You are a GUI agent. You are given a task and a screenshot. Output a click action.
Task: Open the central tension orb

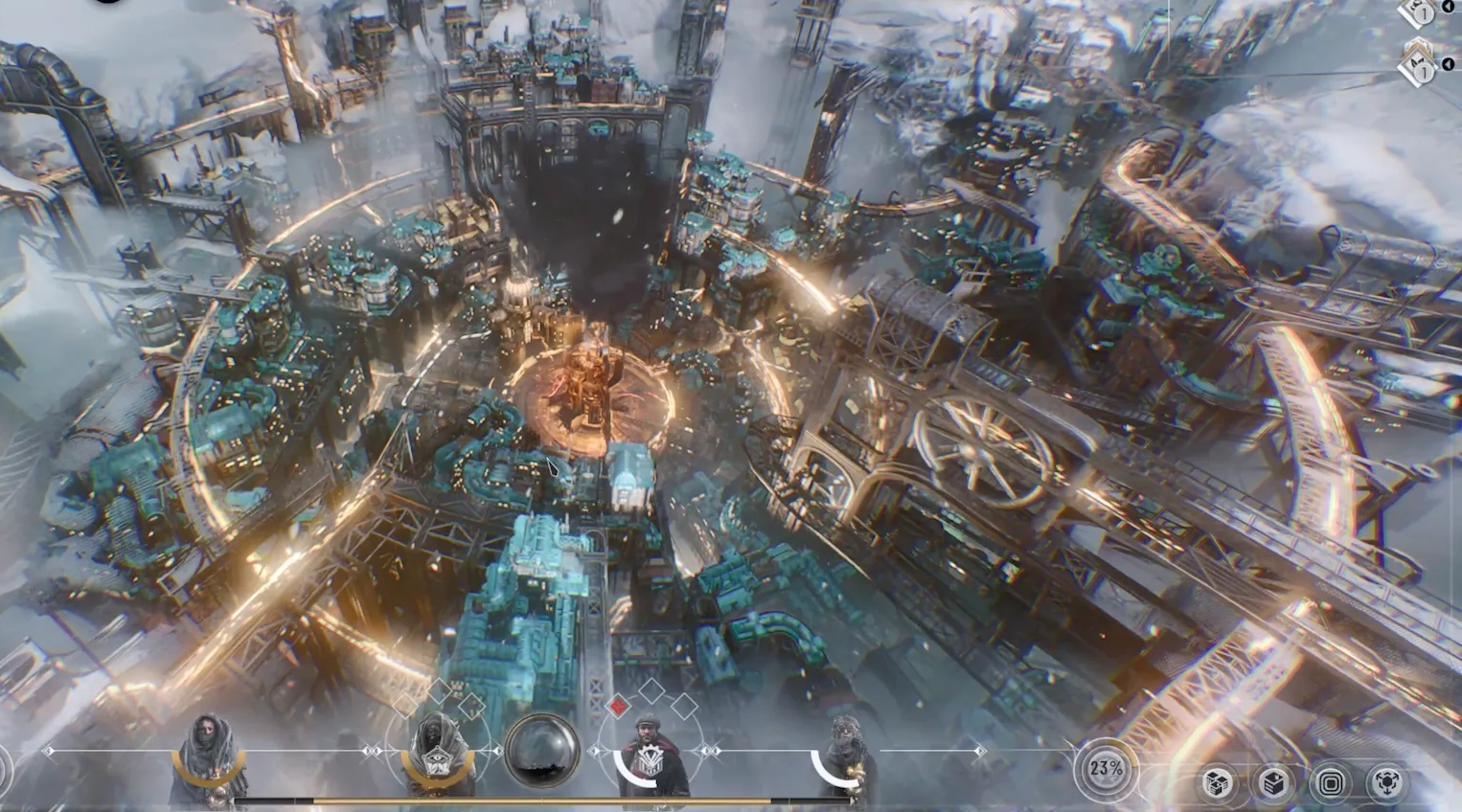click(542, 752)
